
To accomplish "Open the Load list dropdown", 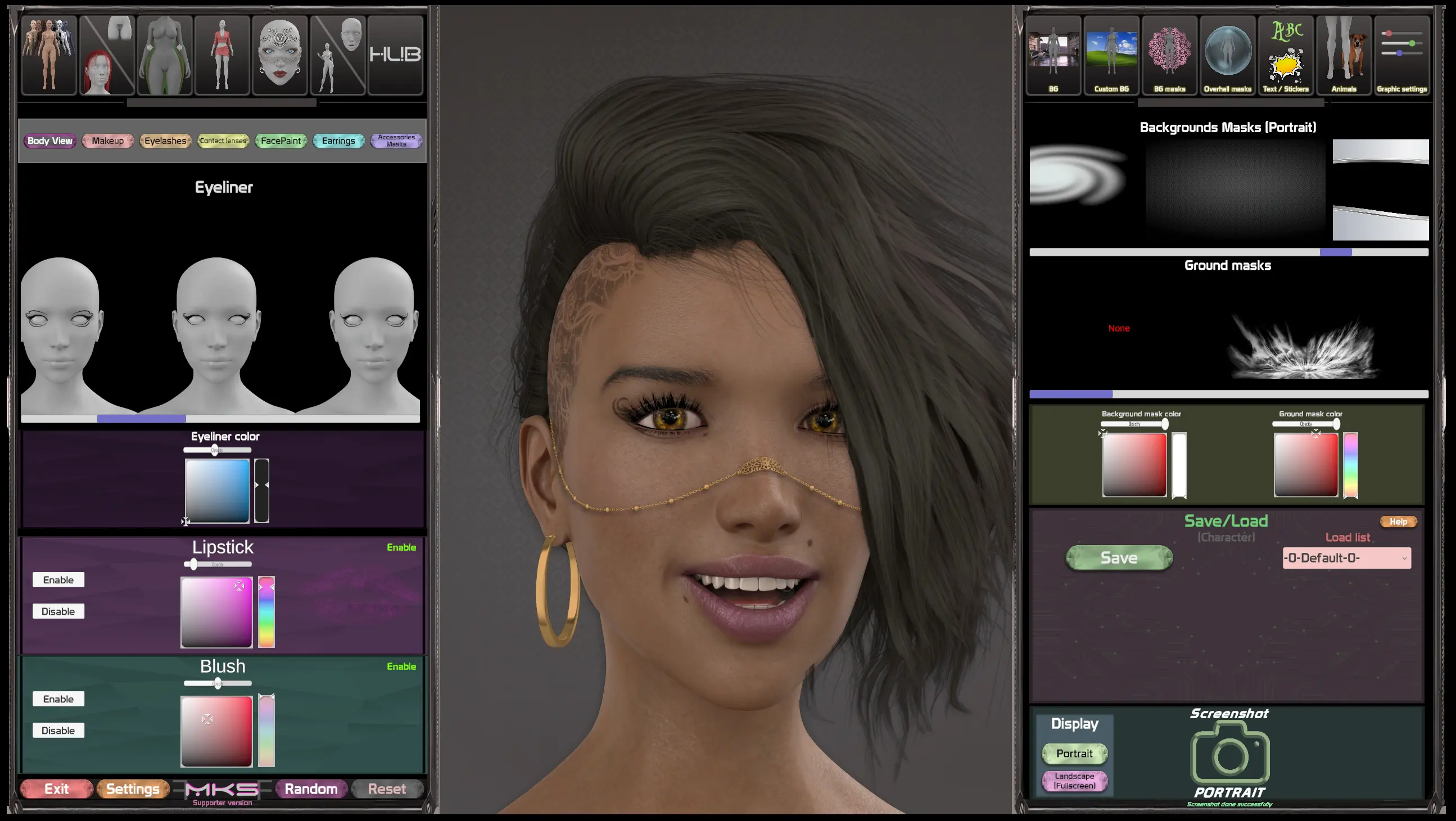I will click(x=1346, y=557).
